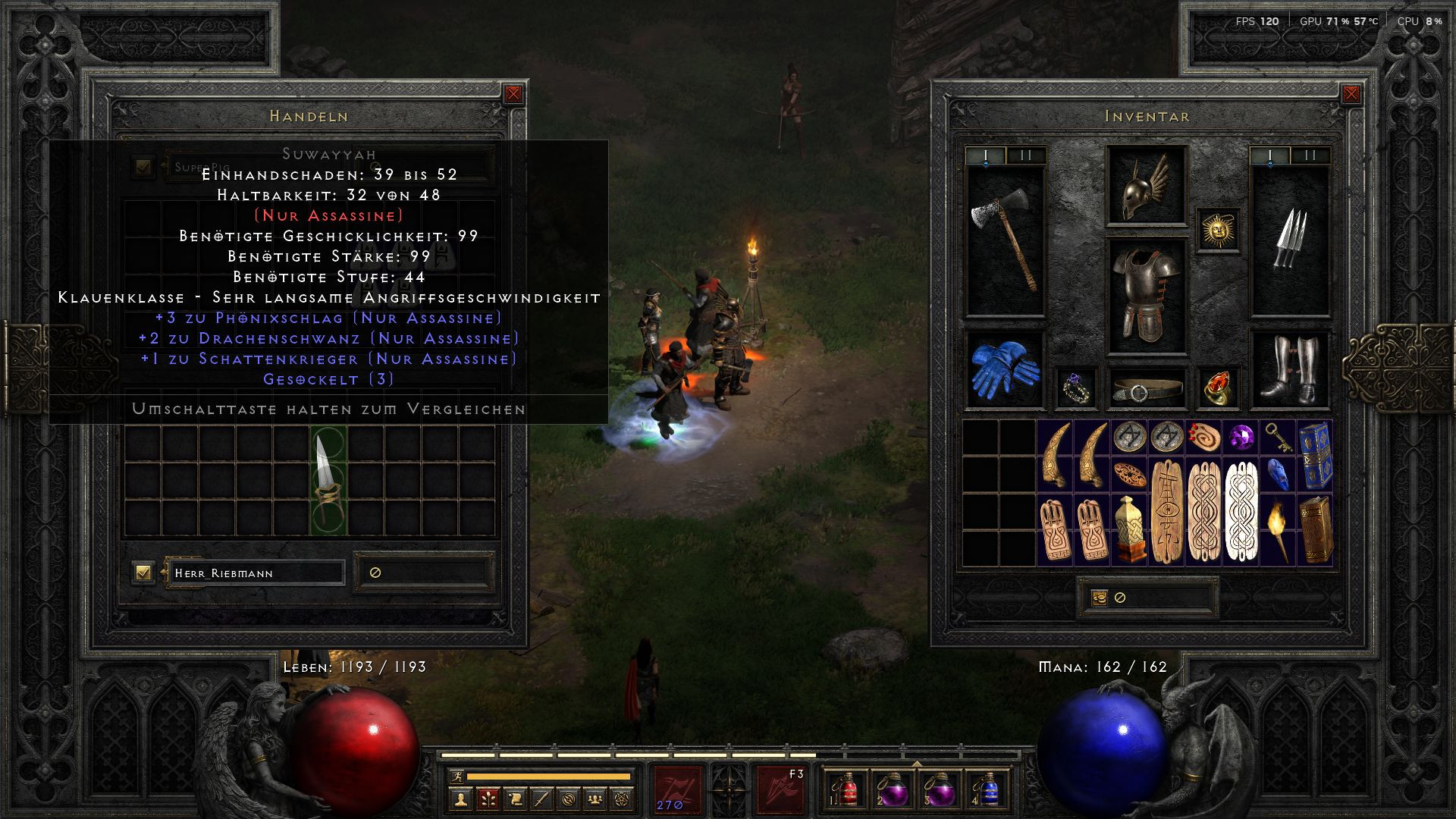This screenshot has height=819, width=1456.
Task: Open the character screen from the mini menu
Action: (x=460, y=799)
